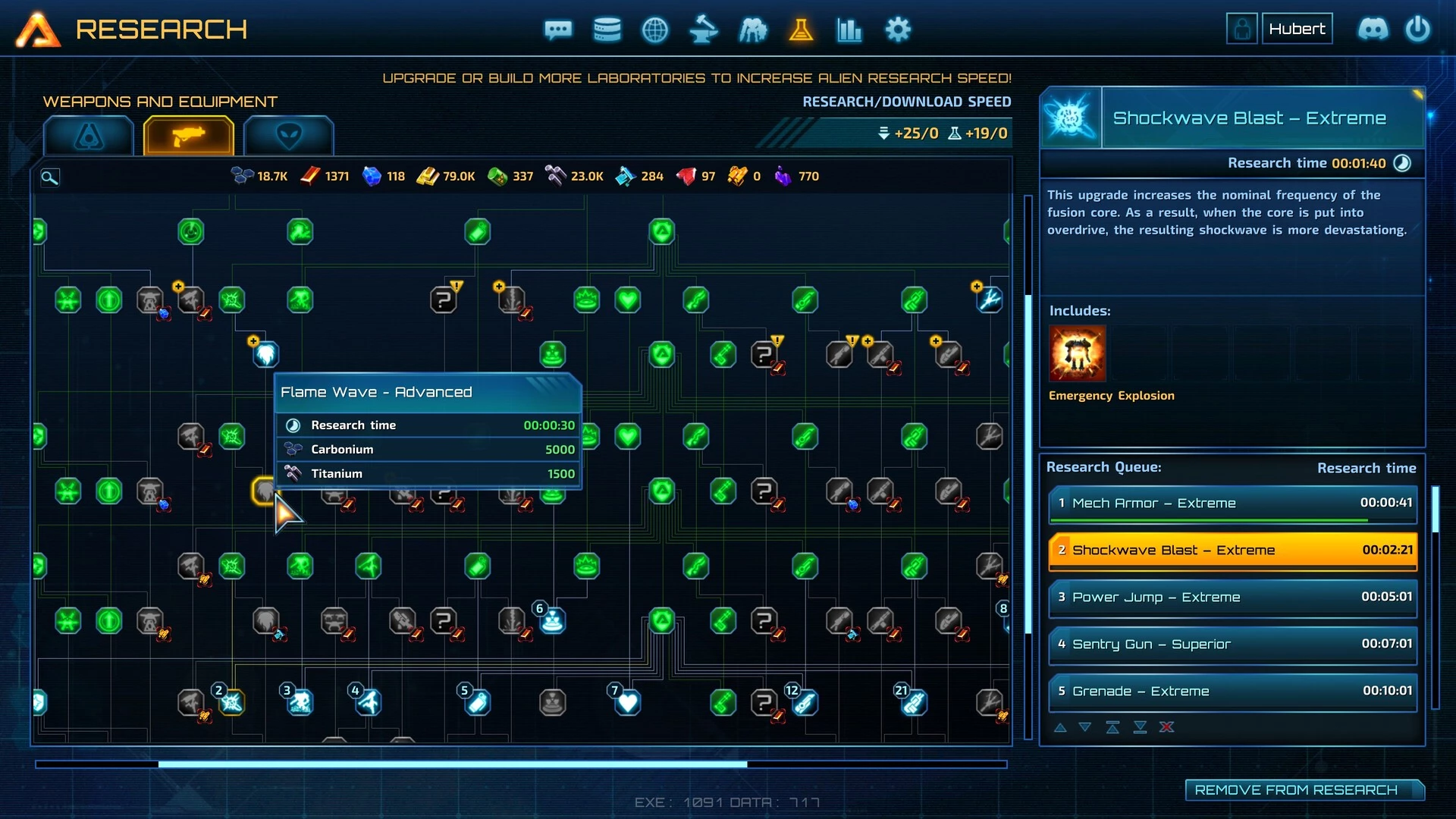Open the gear settings menu
Screen dimensions: 1456x819
898,30
